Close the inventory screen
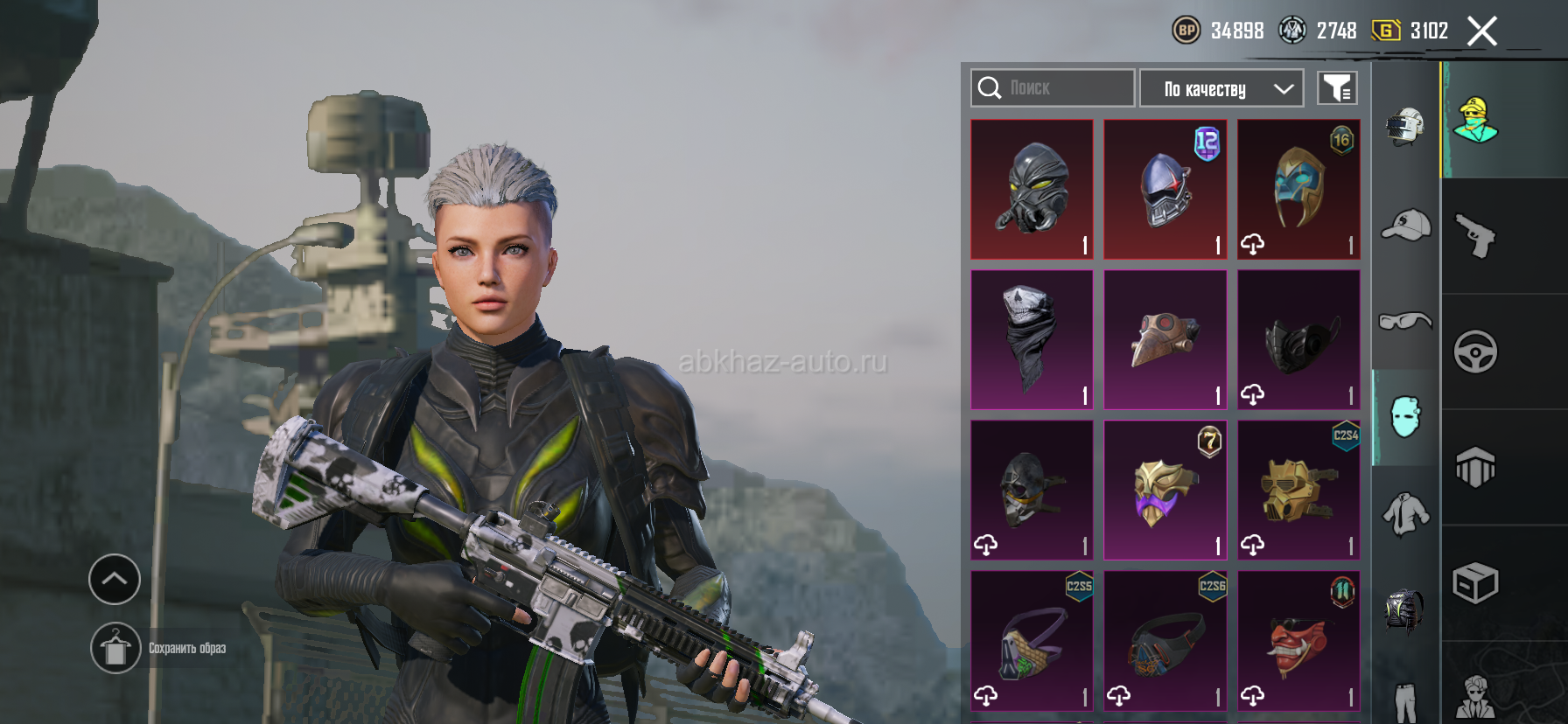This screenshot has width=1568, height=724. tap(1481, 31)
